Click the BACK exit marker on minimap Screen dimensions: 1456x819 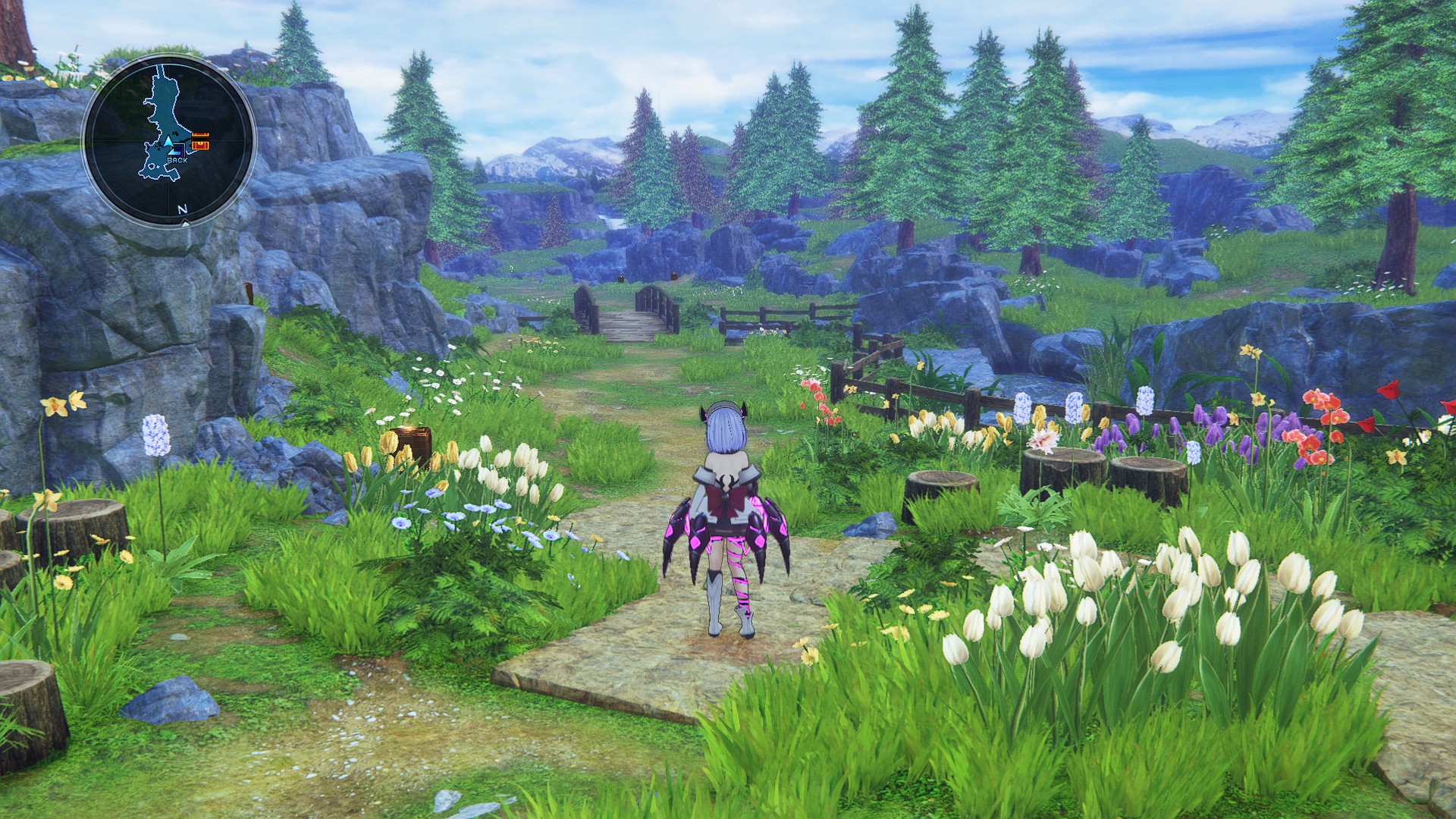pyautogui.click(x=177, y=159)
